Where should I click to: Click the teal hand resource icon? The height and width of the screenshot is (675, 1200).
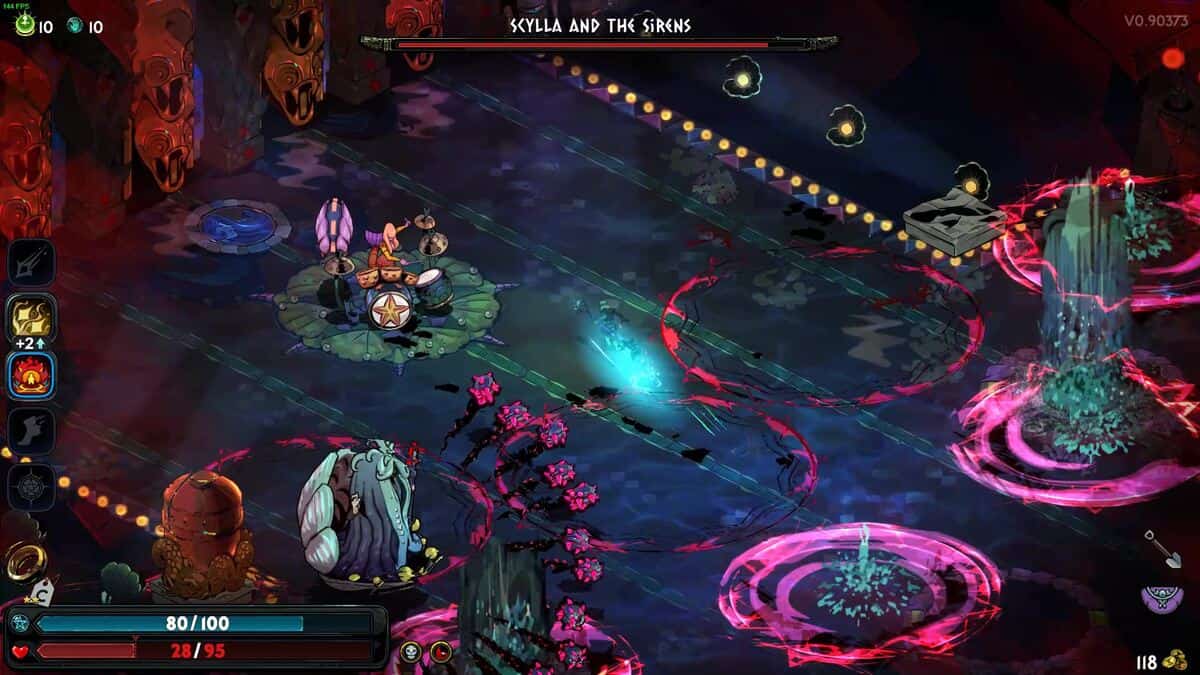coord(75,26)
